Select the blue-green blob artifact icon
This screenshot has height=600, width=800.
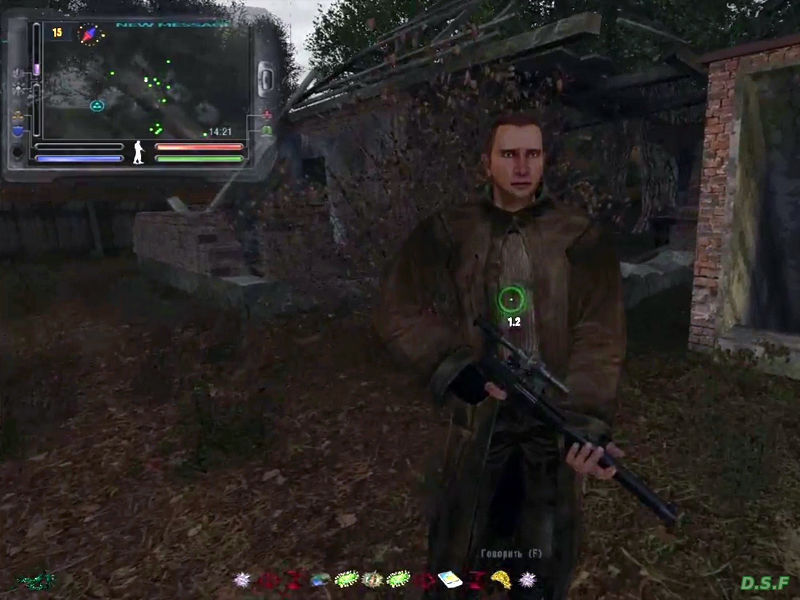tap(321, 579)
